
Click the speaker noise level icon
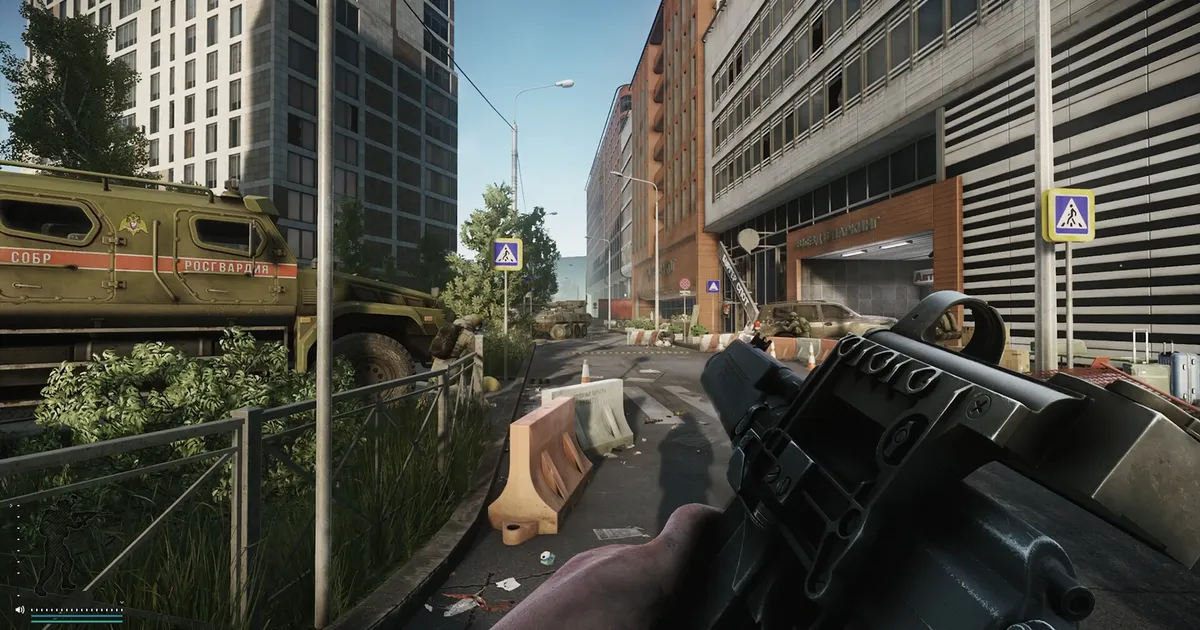coord(19,608)
